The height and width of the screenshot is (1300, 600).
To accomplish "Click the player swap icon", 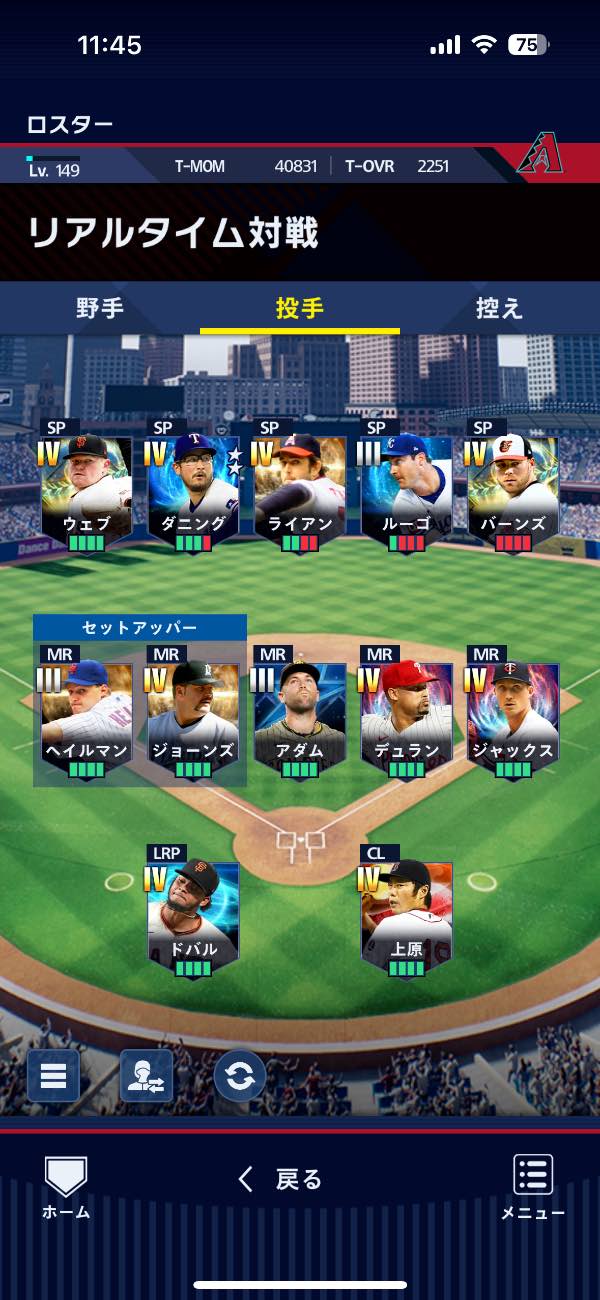I will (146, 1076).
